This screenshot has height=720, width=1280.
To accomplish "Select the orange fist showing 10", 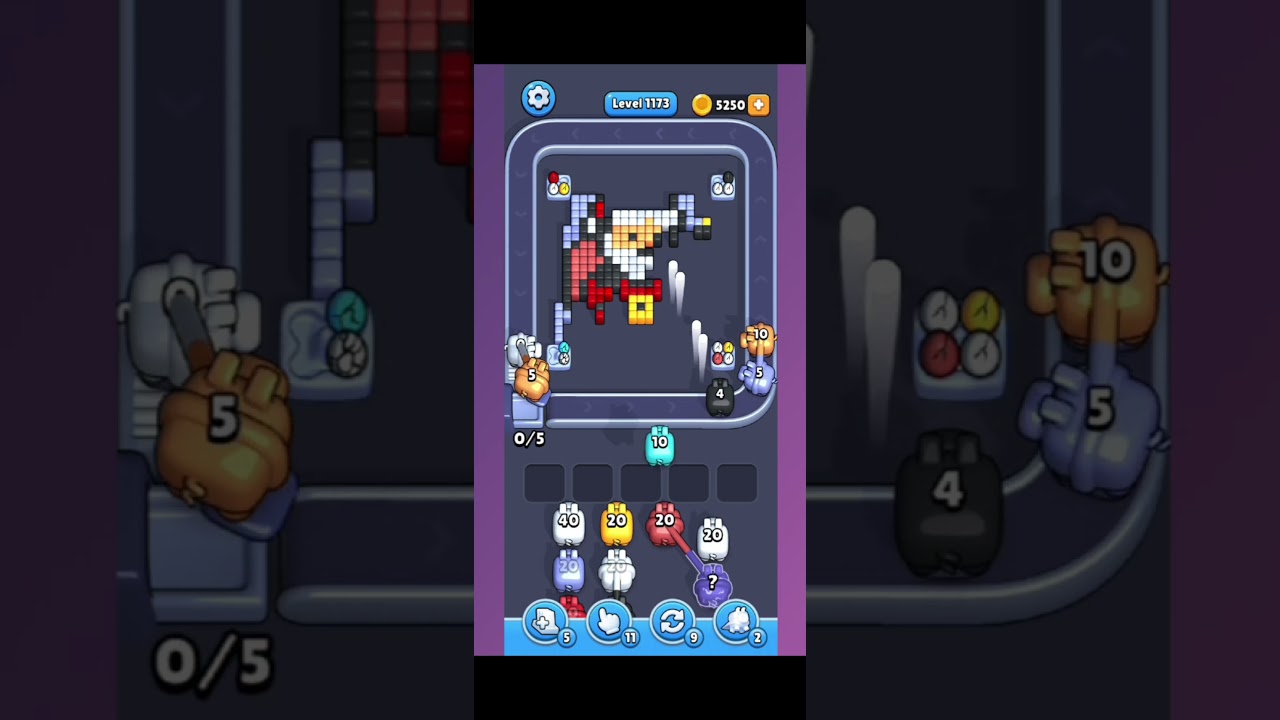I will point(761,337).
